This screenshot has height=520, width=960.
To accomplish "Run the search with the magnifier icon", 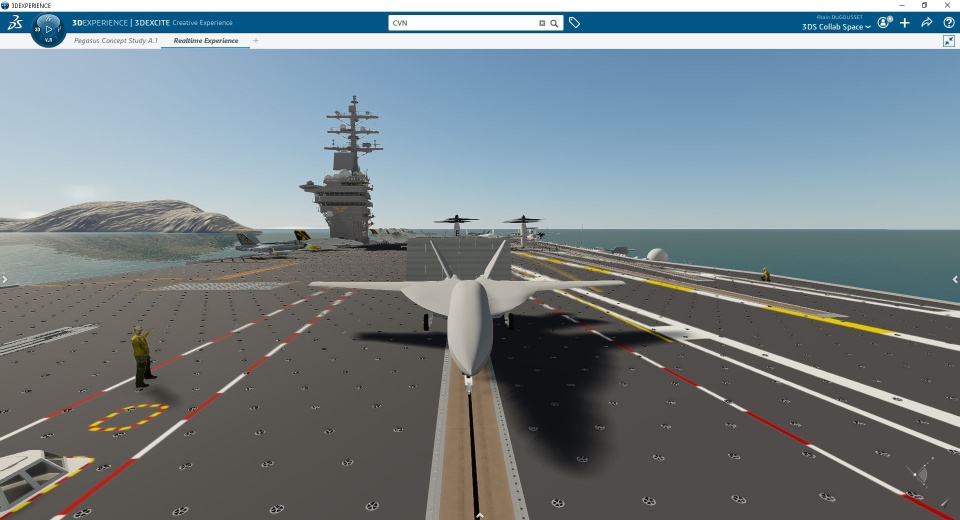I will (554, 22).
